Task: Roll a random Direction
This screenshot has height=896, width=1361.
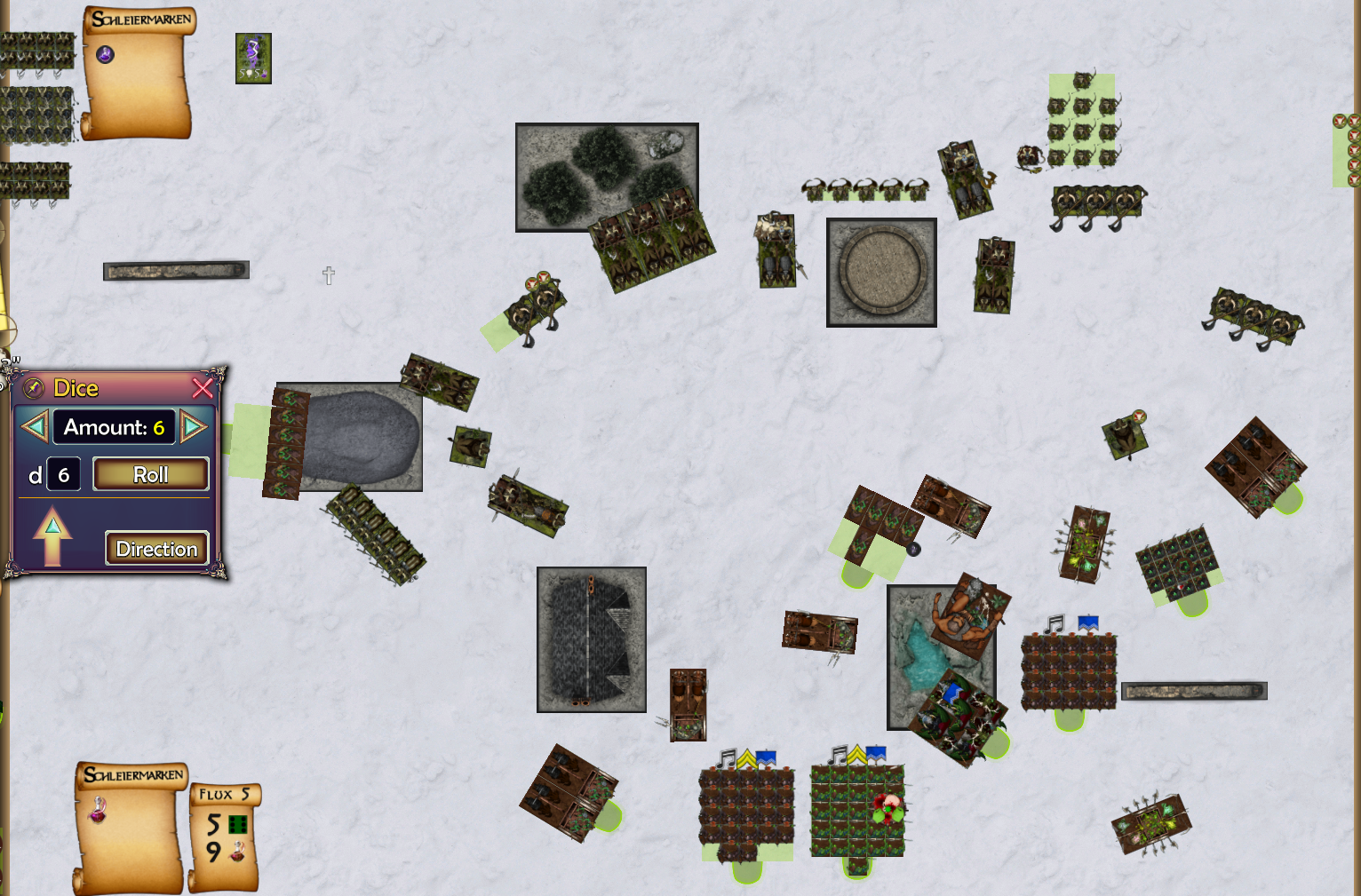Action: (156, 549)
